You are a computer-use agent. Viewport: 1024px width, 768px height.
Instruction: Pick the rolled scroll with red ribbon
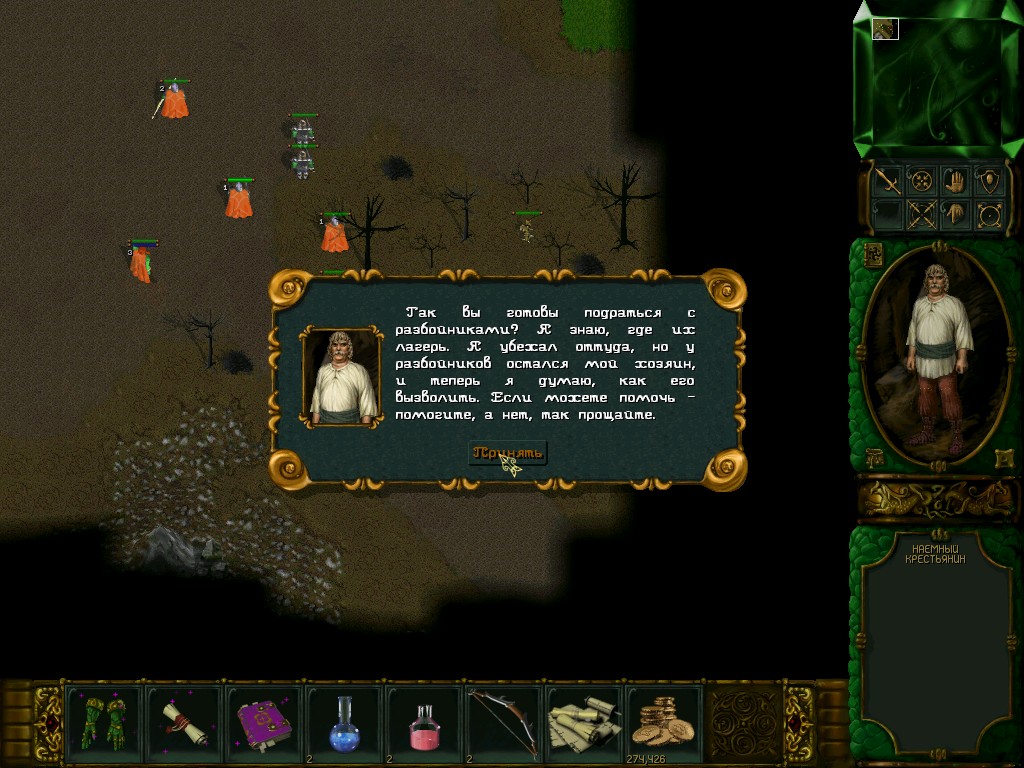pos(183,722)
